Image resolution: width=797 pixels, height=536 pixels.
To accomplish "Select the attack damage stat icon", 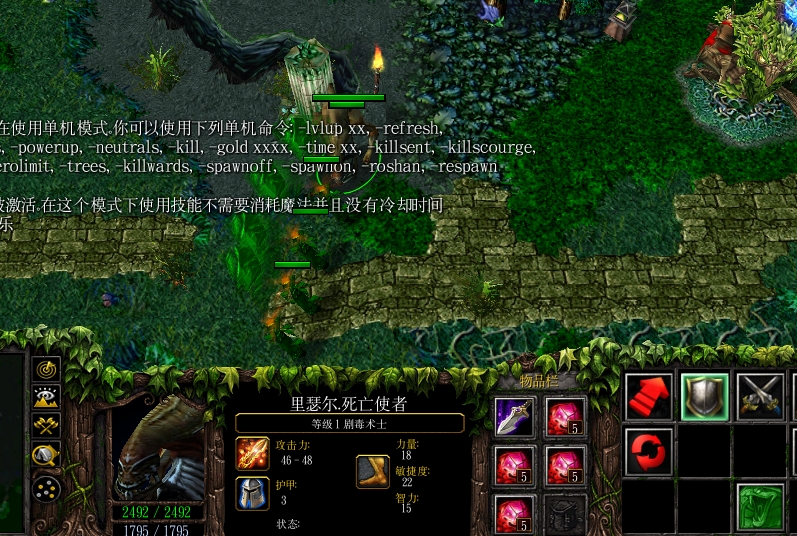I will (252, 454).
